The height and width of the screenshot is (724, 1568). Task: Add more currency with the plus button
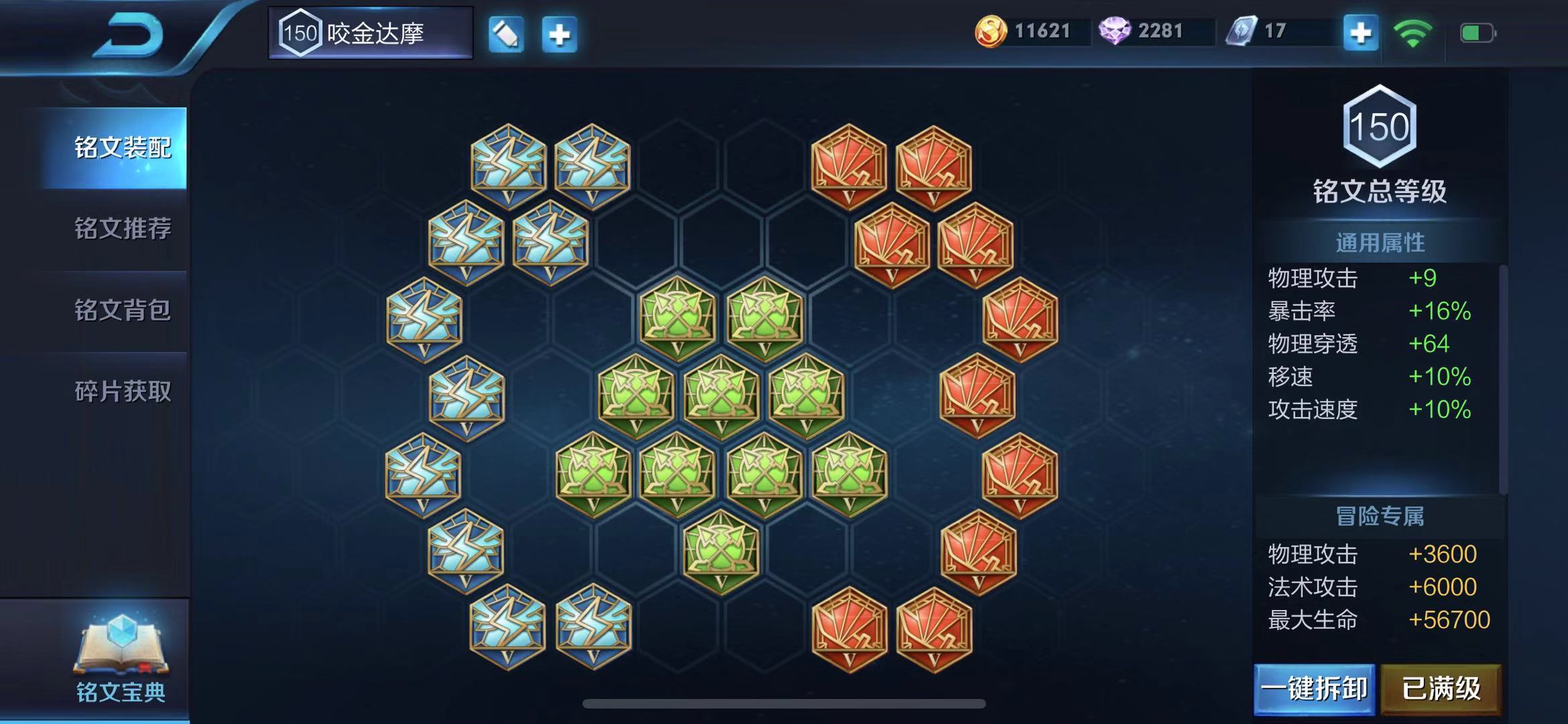(1360, 33)
